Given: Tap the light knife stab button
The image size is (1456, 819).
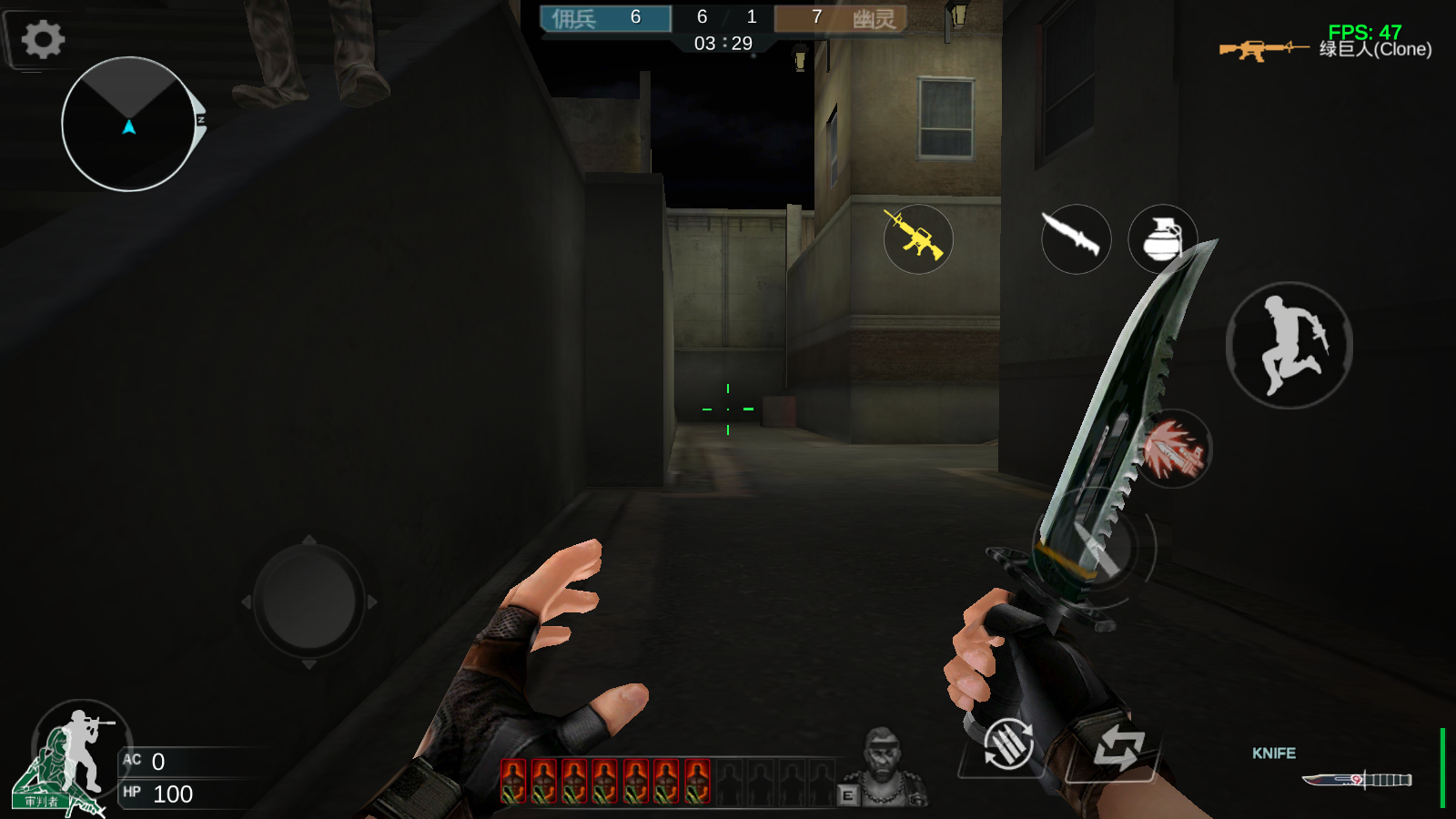Looking at the screenshot, I should (1094, 548).
